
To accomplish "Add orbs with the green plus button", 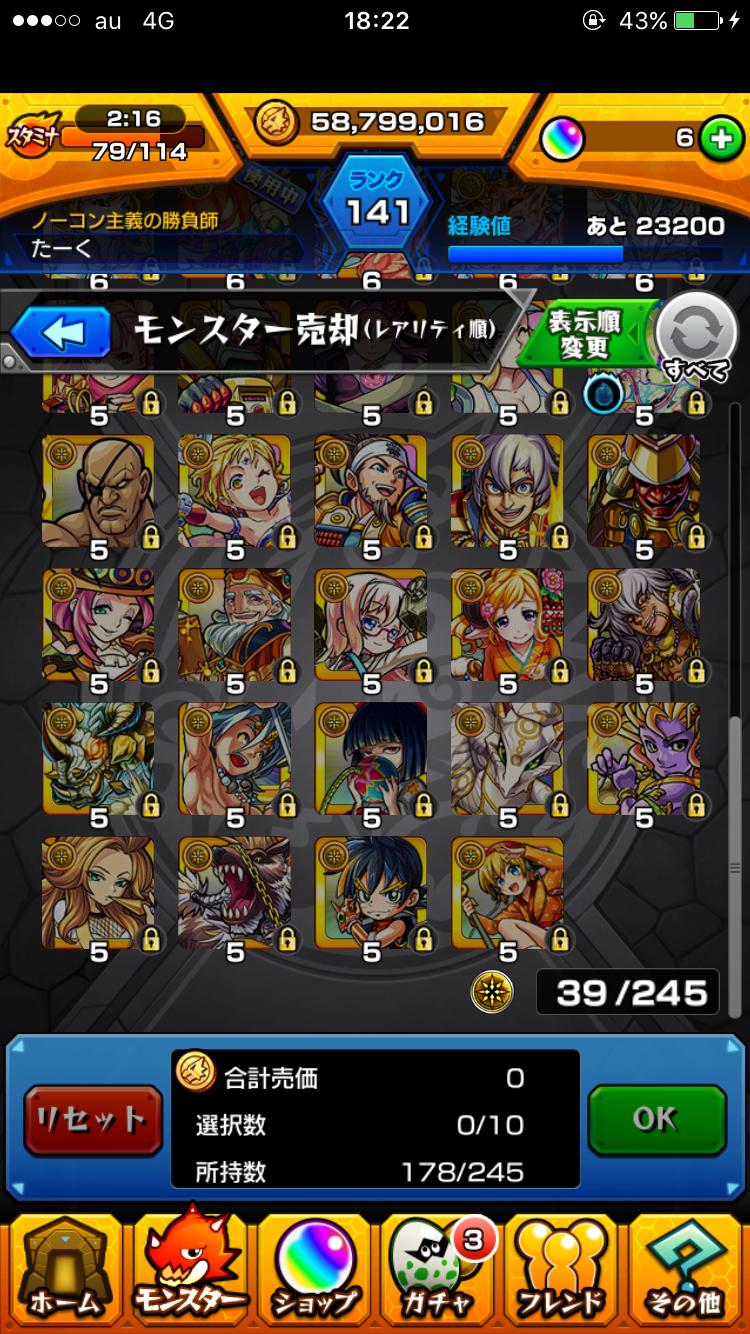I will 718,138.
